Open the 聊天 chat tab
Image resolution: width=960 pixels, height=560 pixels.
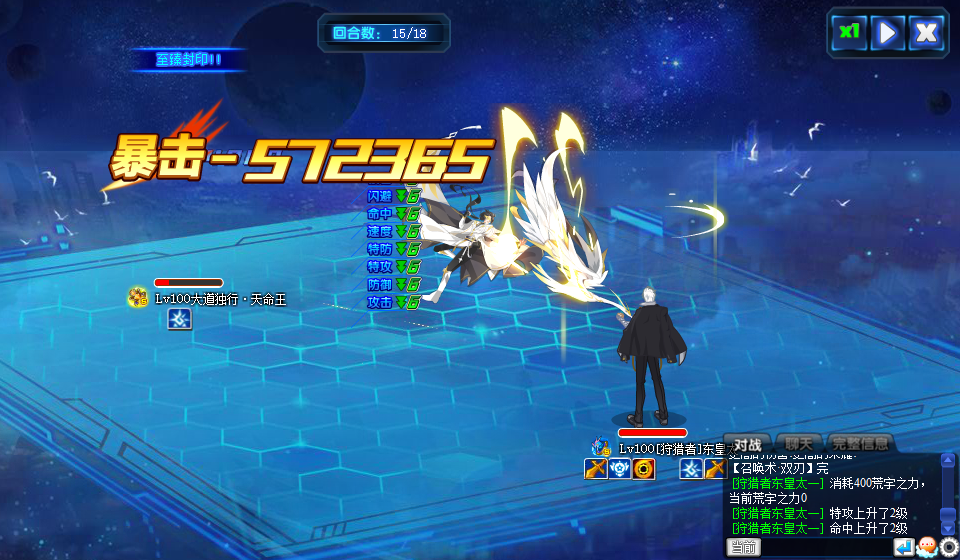[798, 443]
